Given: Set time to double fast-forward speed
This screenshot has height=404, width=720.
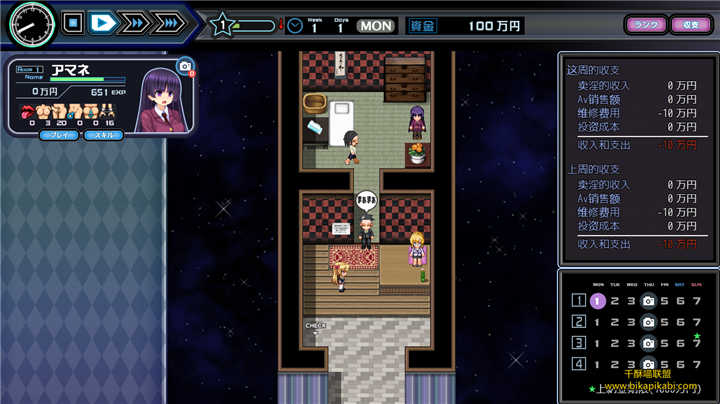Looking at the screenshot, I should coord(134,21).
